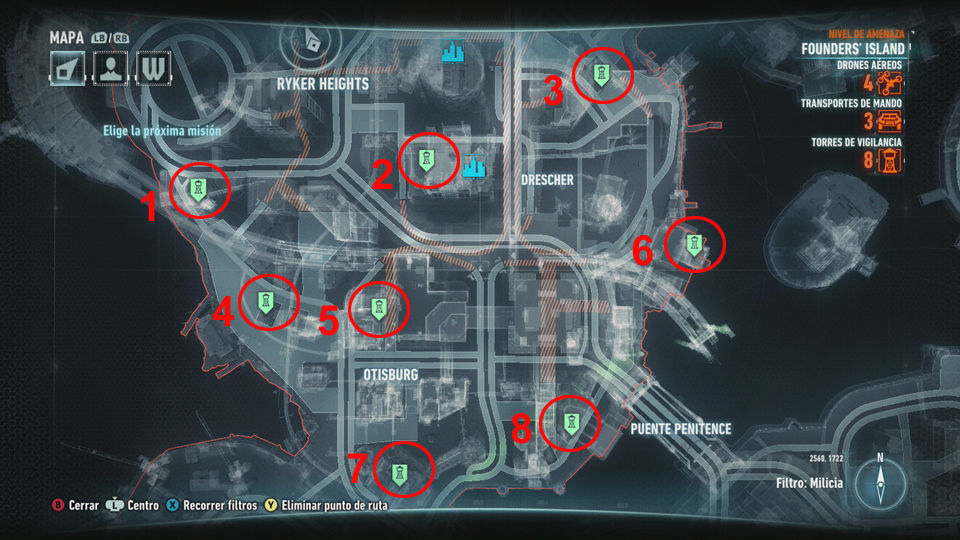This screenshot has width=960, height=540.
Task: Select the Transportes de Mando vehicle icon
Action: (x=889, y=122)
